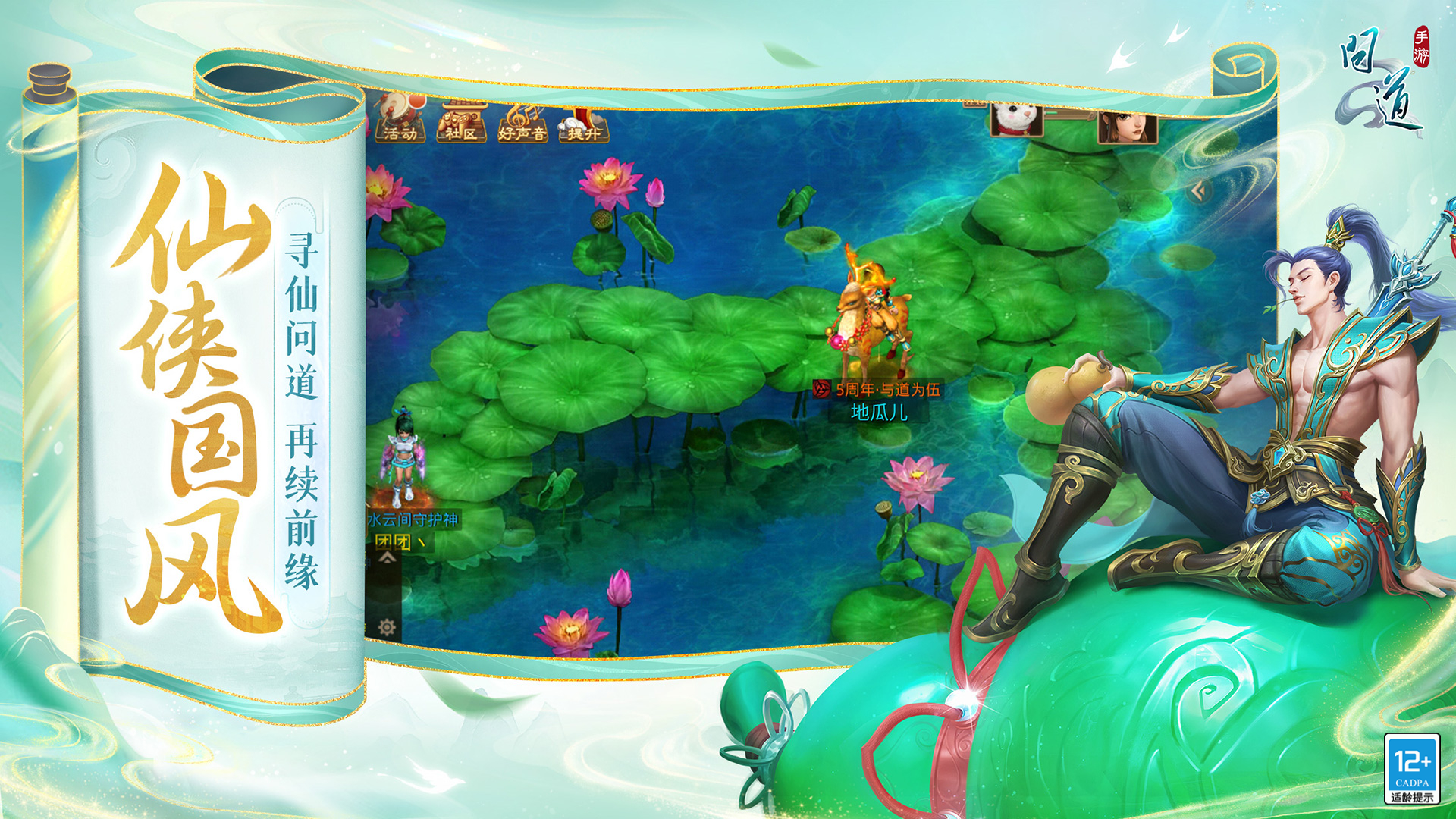Open the 活动 events menu

pyautogui.click(x=400, y=121)
